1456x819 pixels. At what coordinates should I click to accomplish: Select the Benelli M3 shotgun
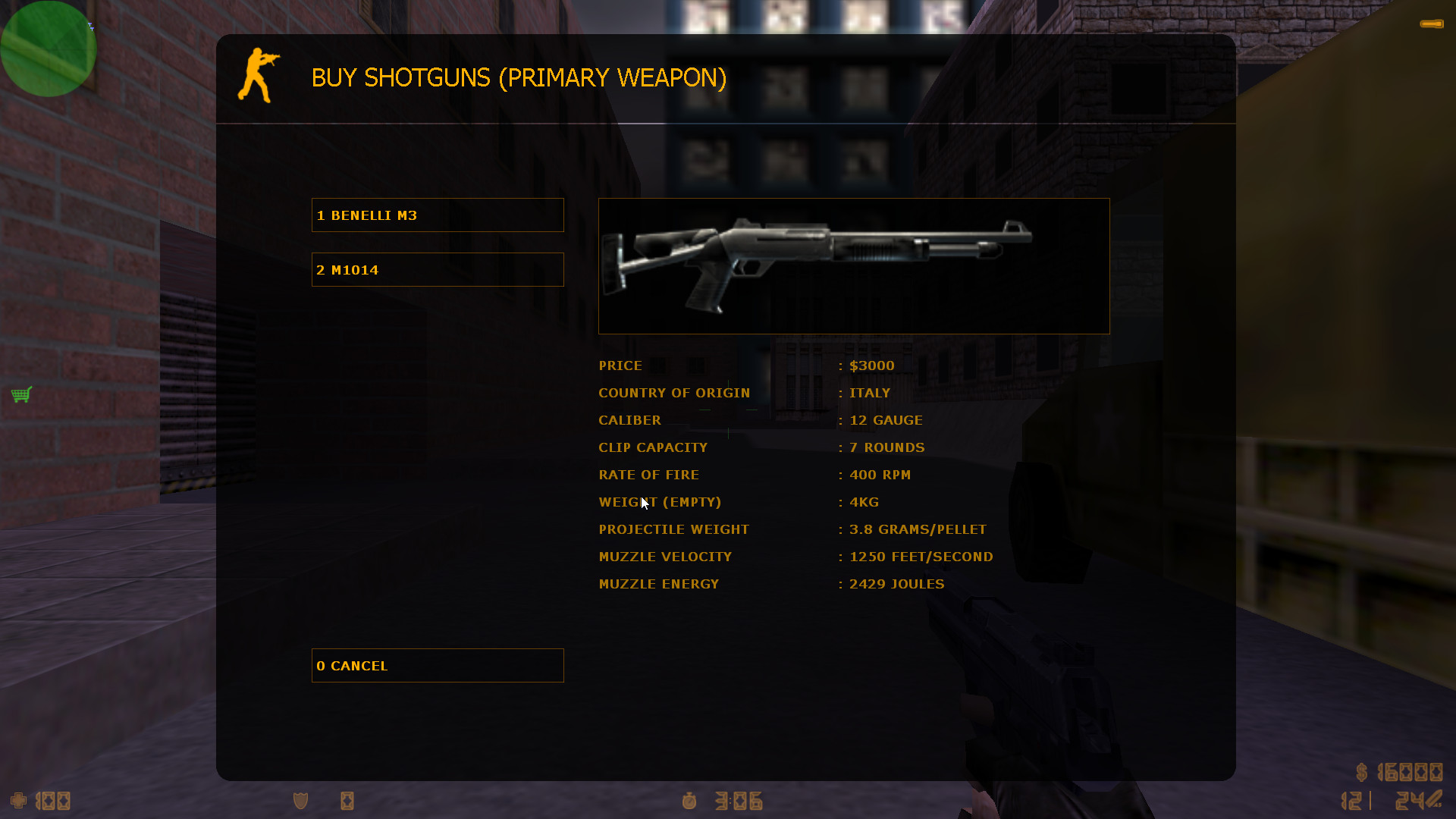pyautogui.click(x=438, y=215)
